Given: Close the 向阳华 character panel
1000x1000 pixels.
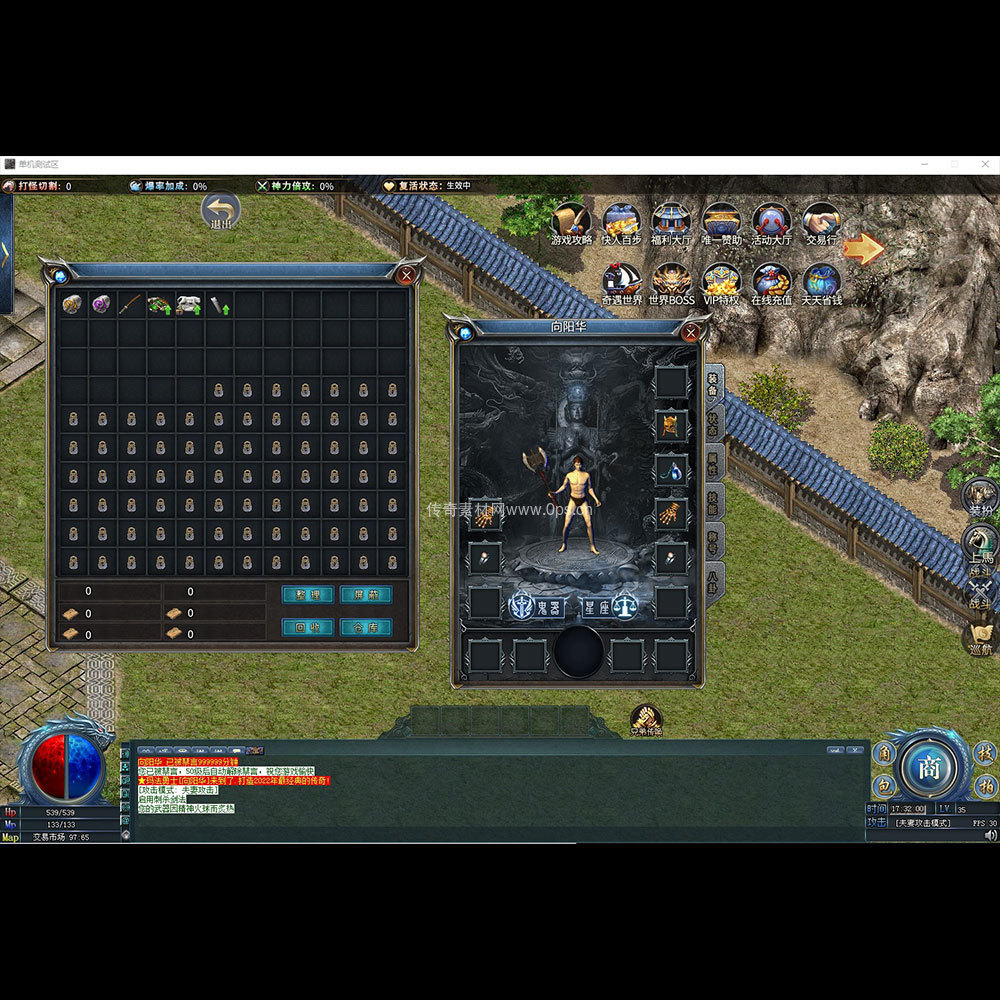Looking at the screenshot, I should pos(690,332).
